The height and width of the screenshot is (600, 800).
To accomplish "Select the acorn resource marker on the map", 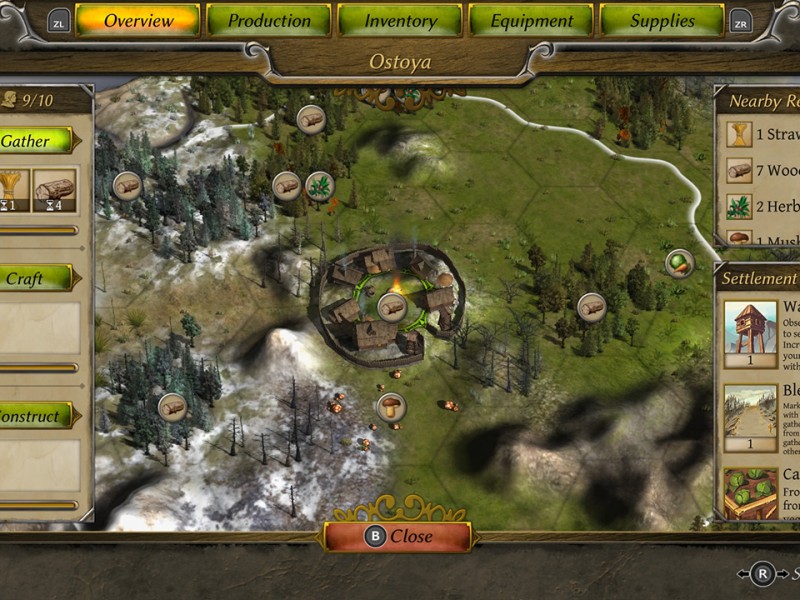I will tap(679, 263).
